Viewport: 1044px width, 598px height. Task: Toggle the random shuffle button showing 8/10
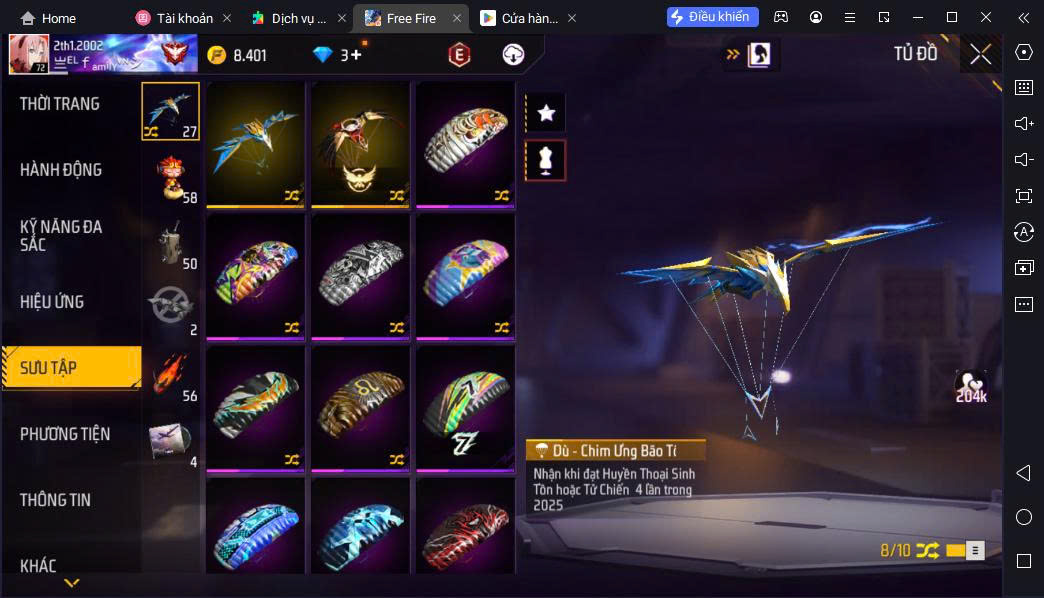click(927, 550)
